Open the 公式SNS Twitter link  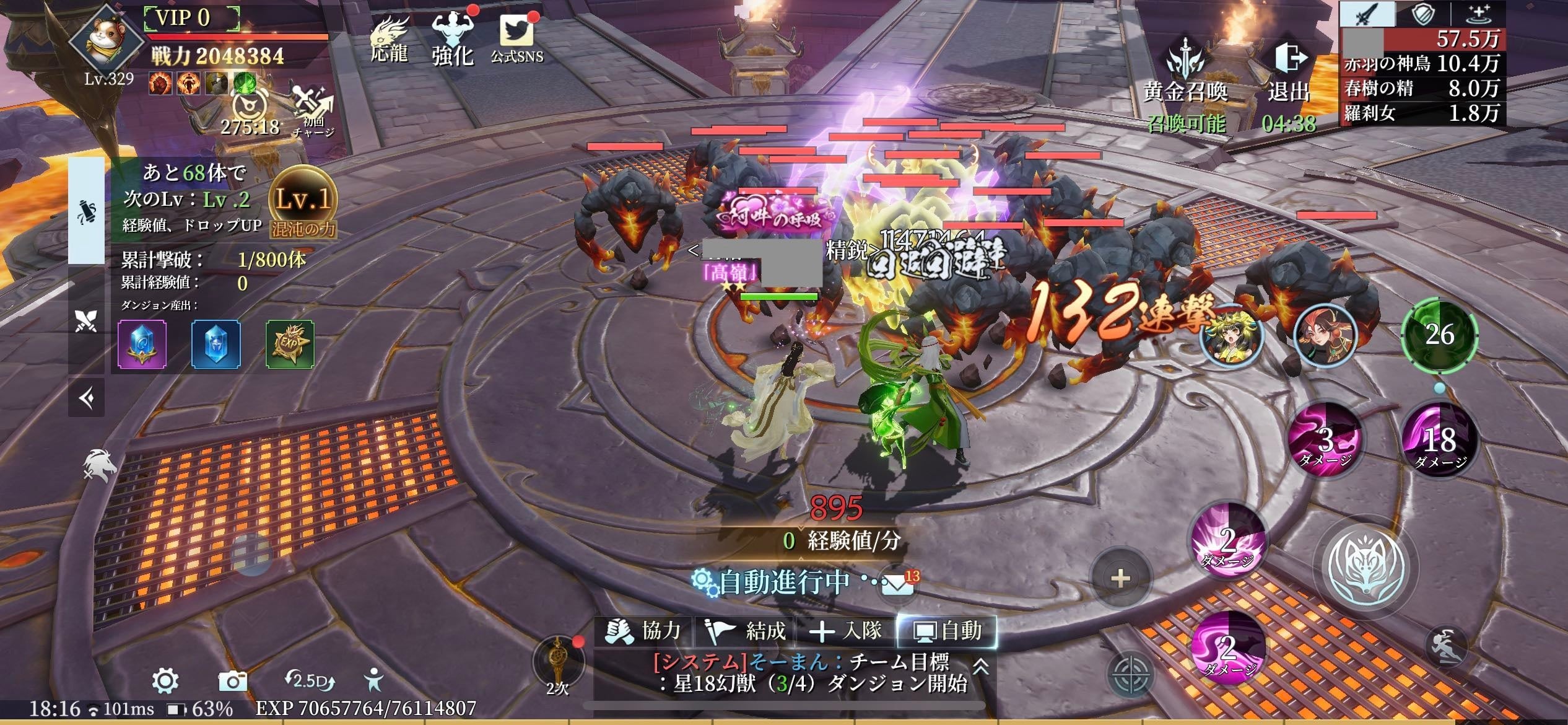516,39
